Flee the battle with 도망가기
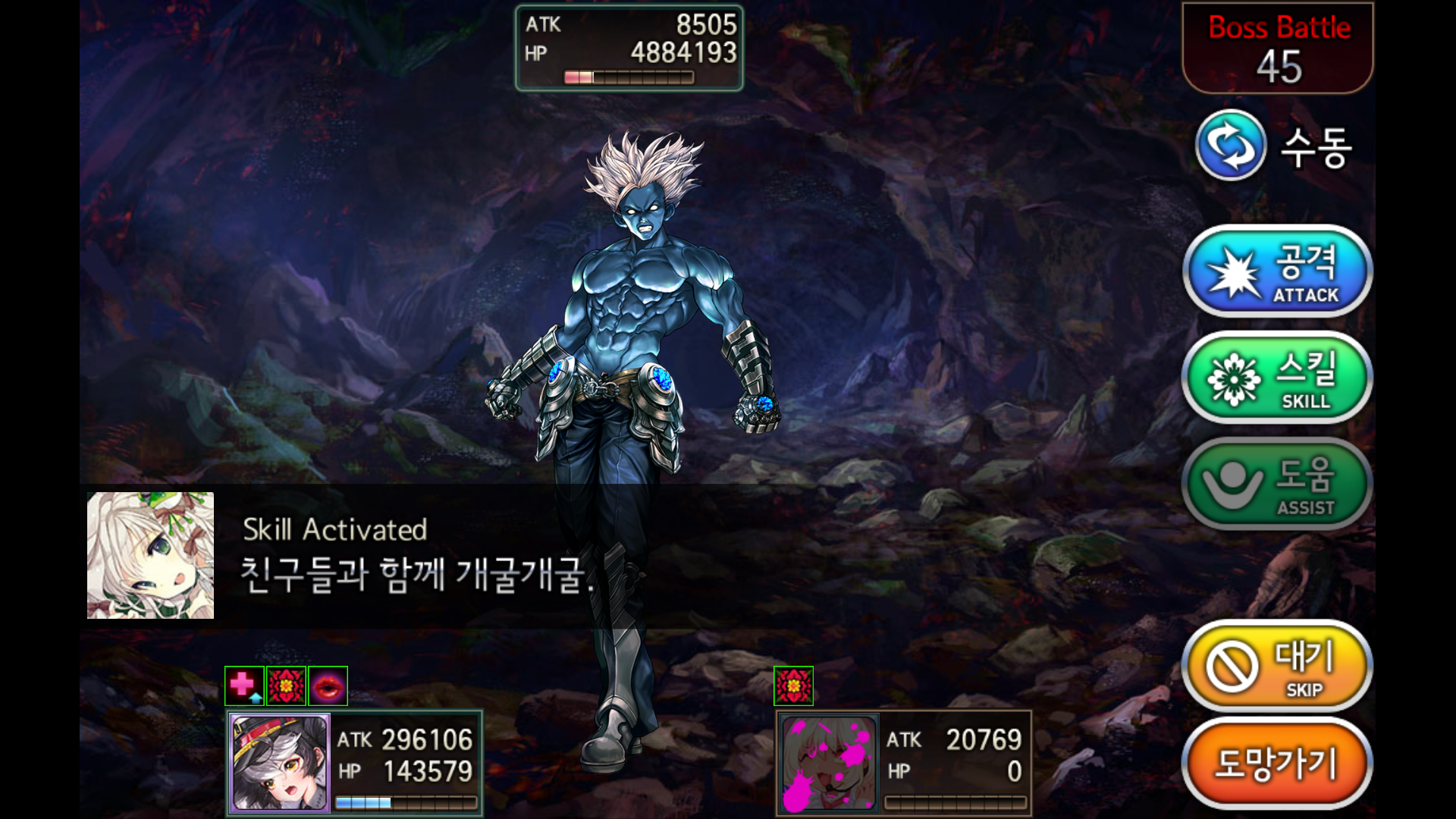Image resolution: width=1456 pixels, height=819 pixels. pyautogui.click(x=1277, y=764)
